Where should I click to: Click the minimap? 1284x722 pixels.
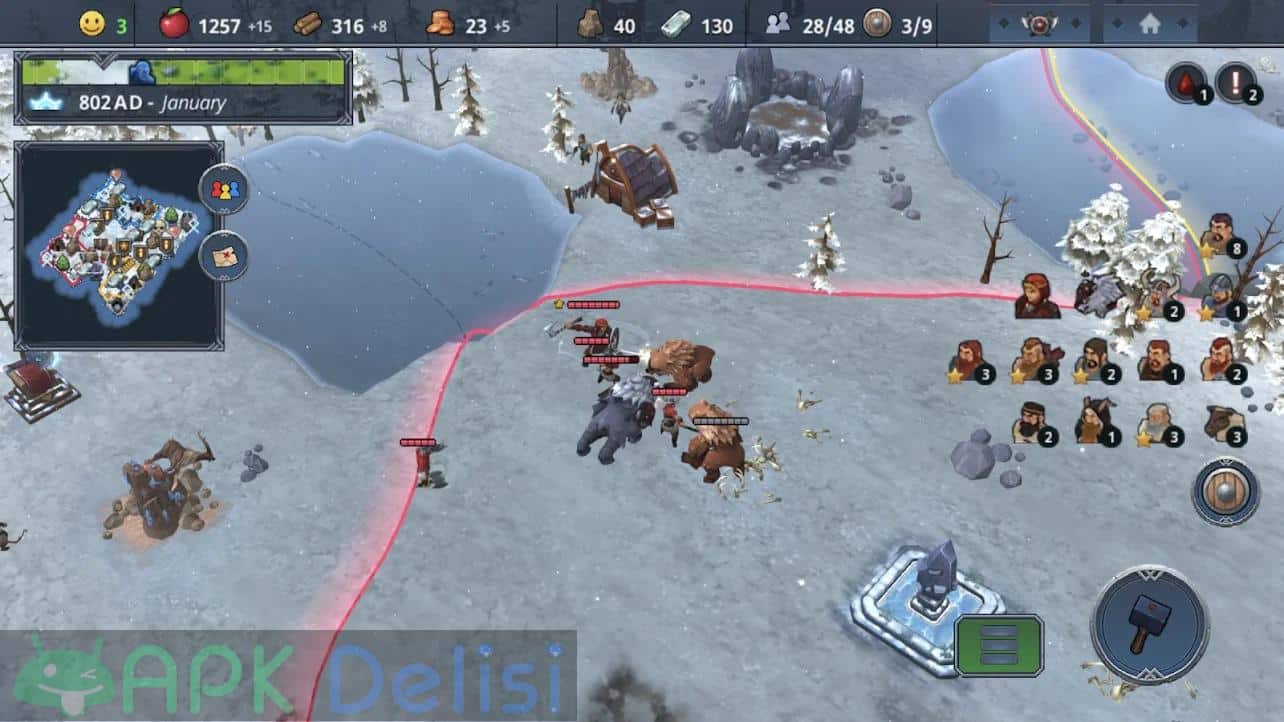tap(118, 245)
